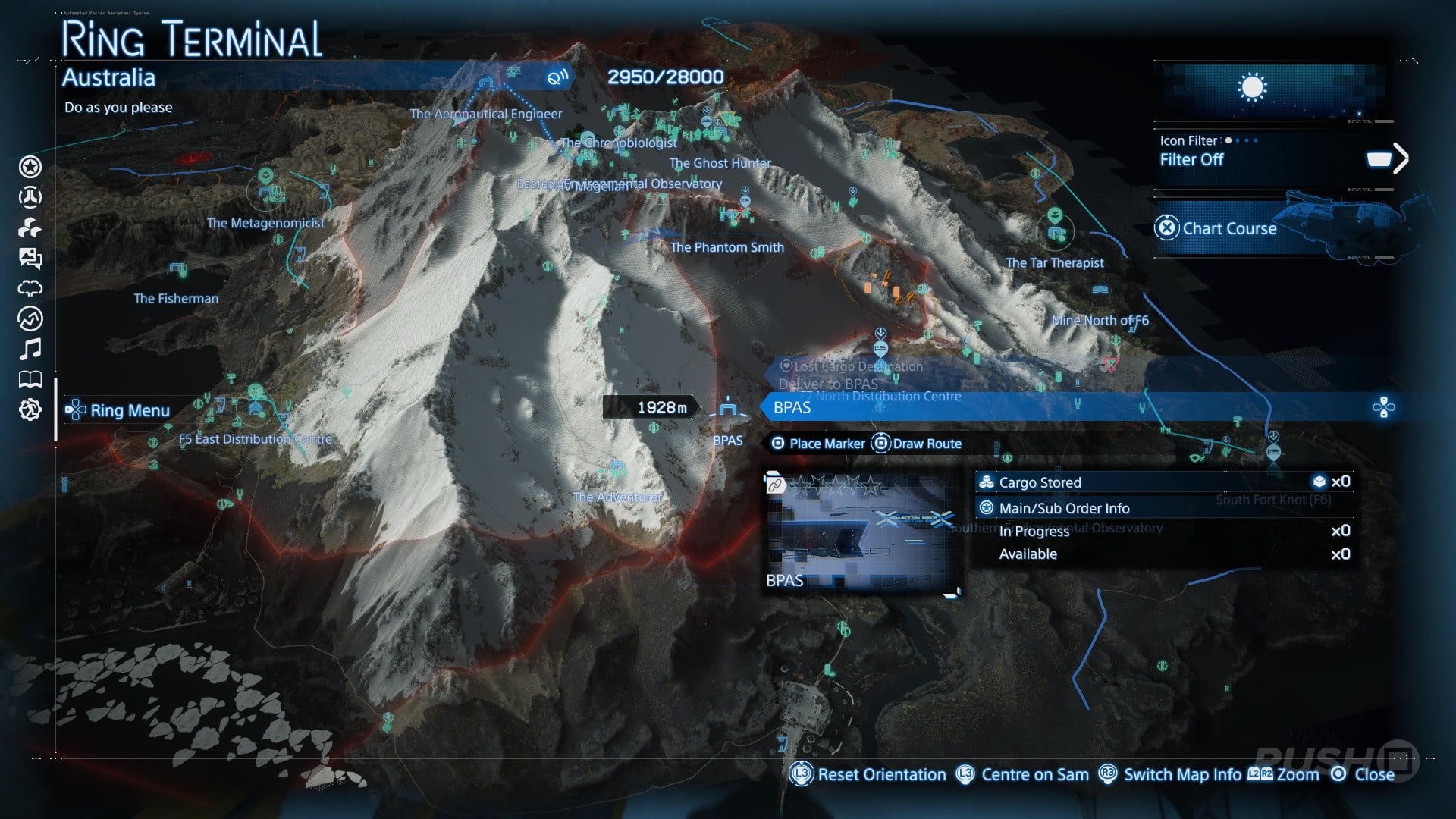Open the open-book sidebar icon
Screen dimensions: 1456x819
[x=30, y=379]
